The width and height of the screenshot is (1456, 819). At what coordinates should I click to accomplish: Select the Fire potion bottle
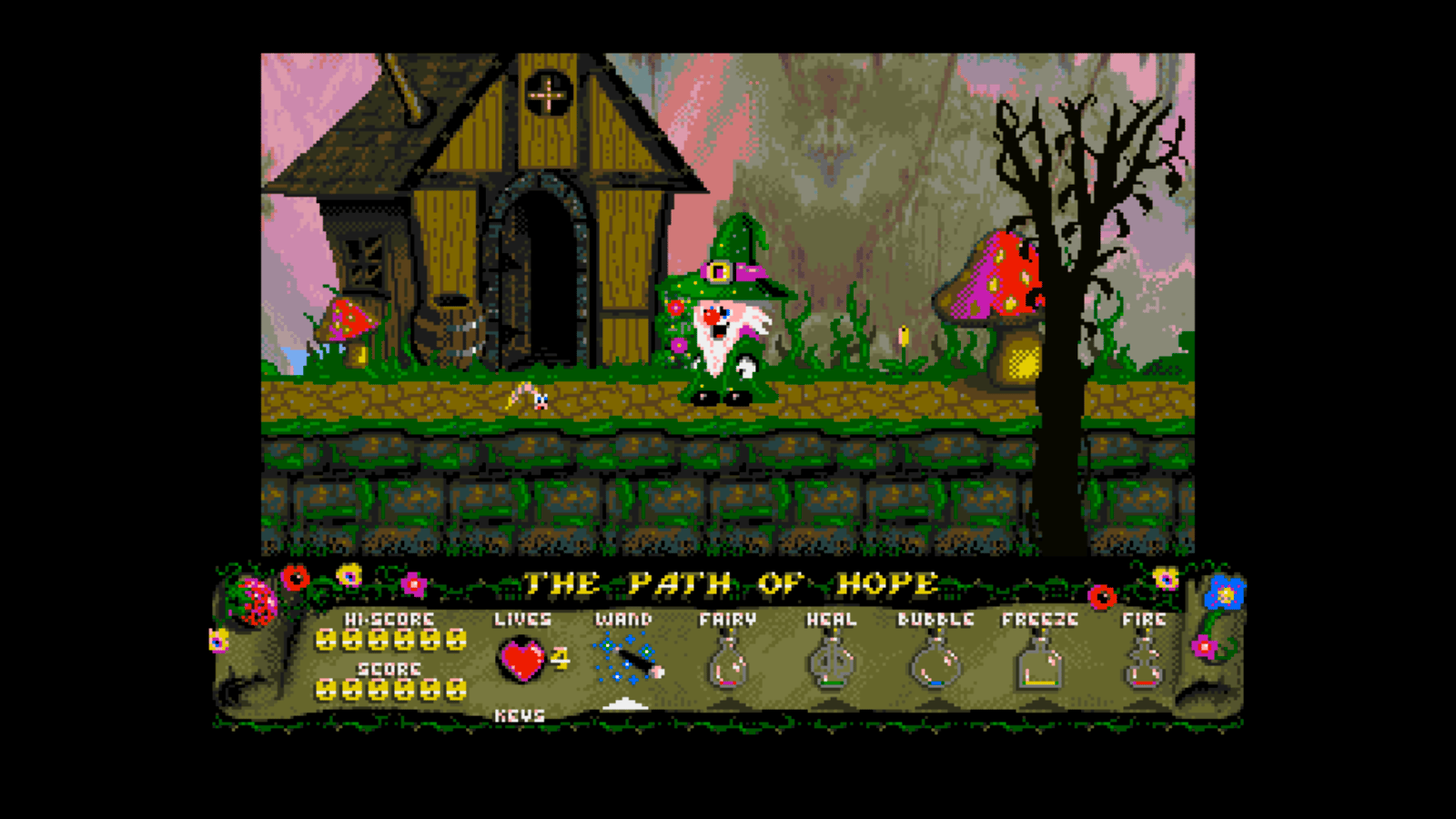(1143, 665)
